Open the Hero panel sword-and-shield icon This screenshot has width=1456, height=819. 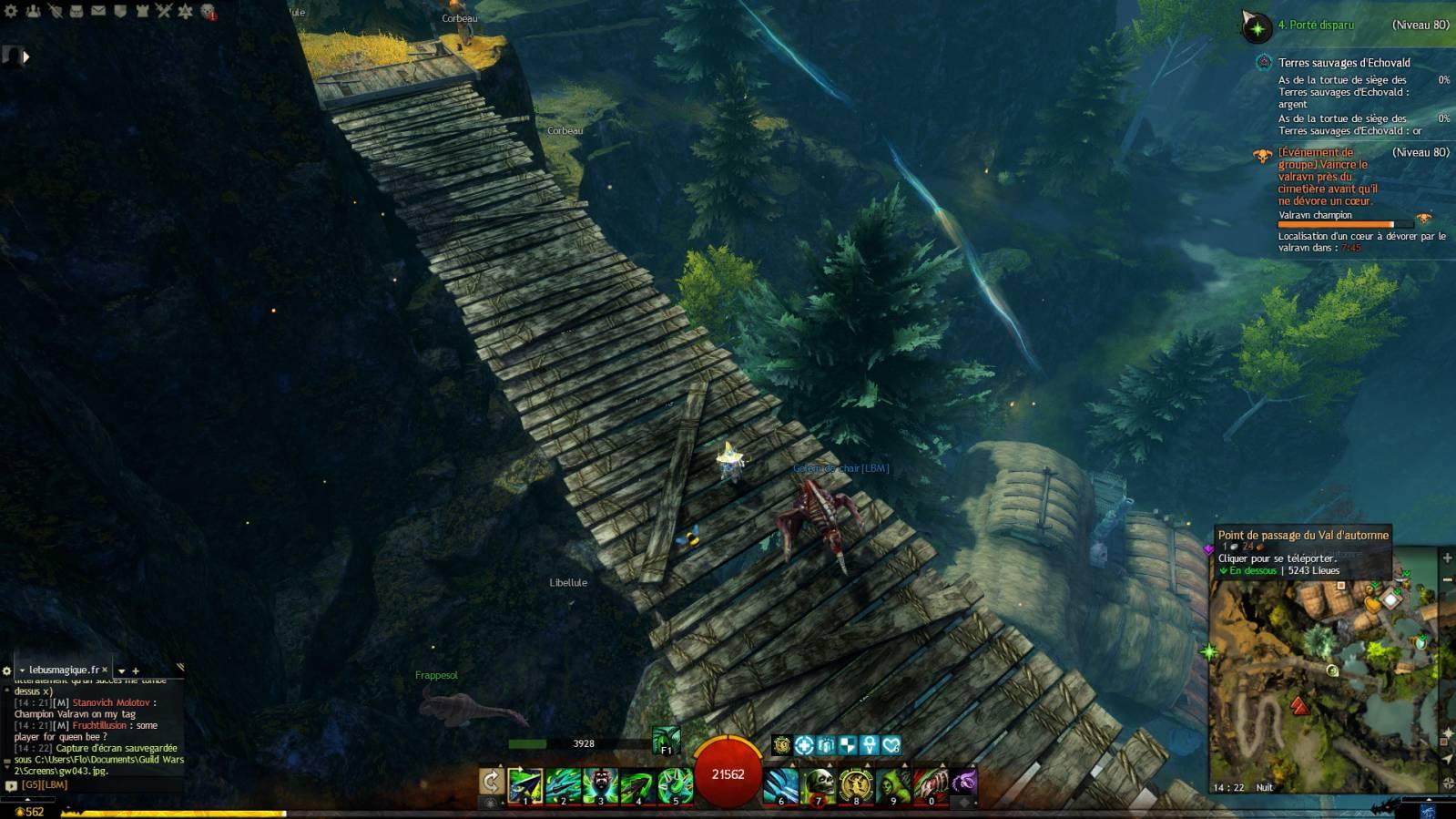pos(55,11)
